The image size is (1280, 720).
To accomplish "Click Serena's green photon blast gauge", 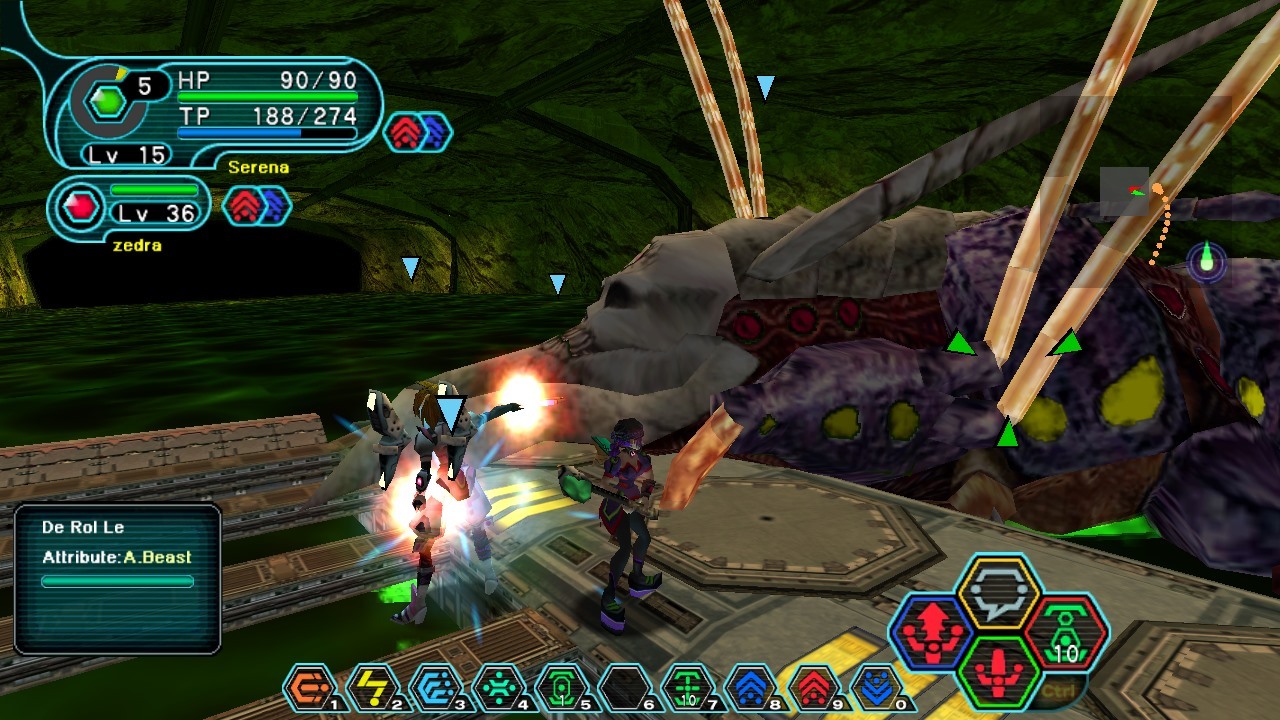I will pyautogui.click(x=105, y=101).
